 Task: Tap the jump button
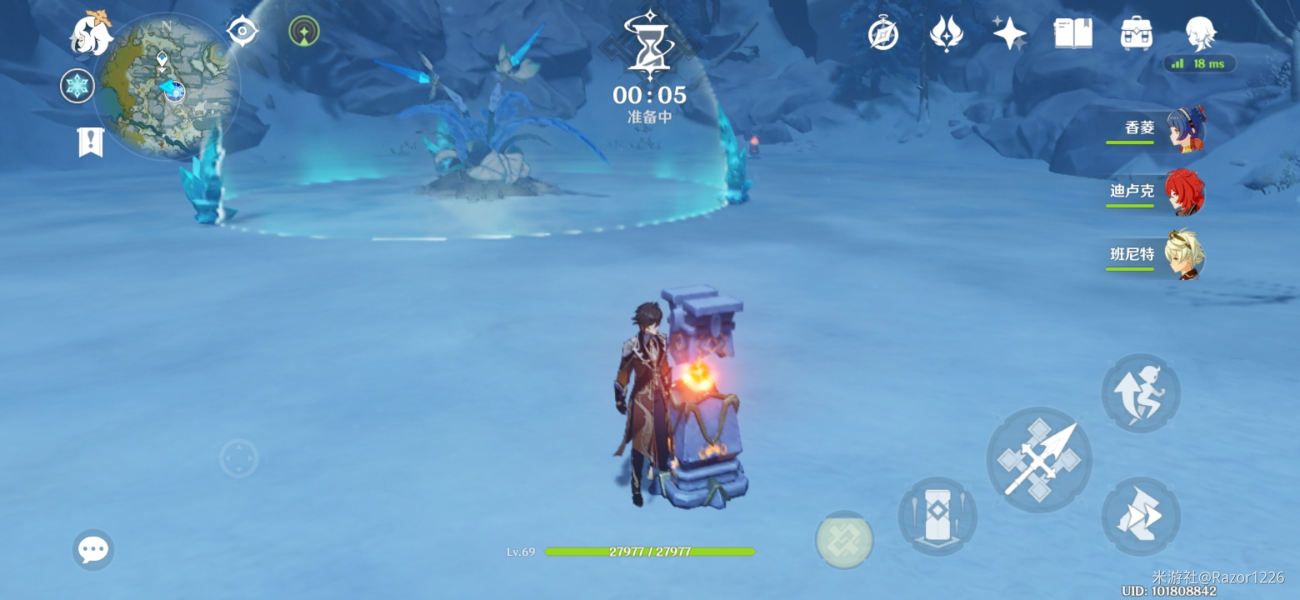point(1140,393)
